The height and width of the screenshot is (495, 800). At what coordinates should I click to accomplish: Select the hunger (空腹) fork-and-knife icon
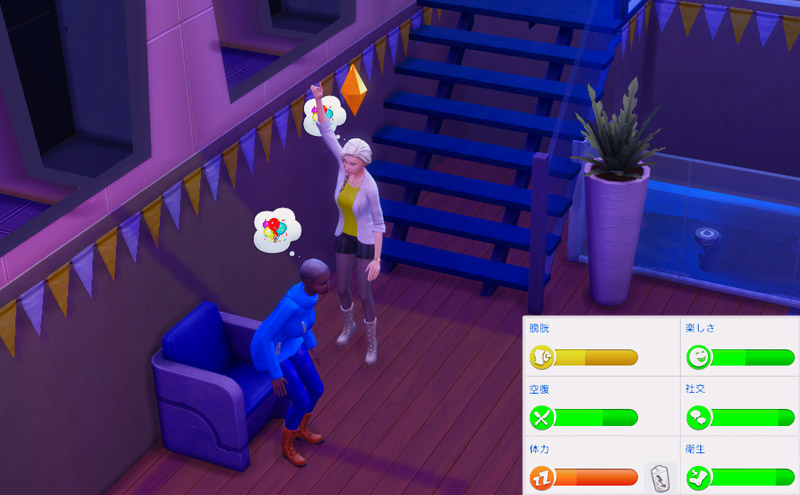coord(541,417)
